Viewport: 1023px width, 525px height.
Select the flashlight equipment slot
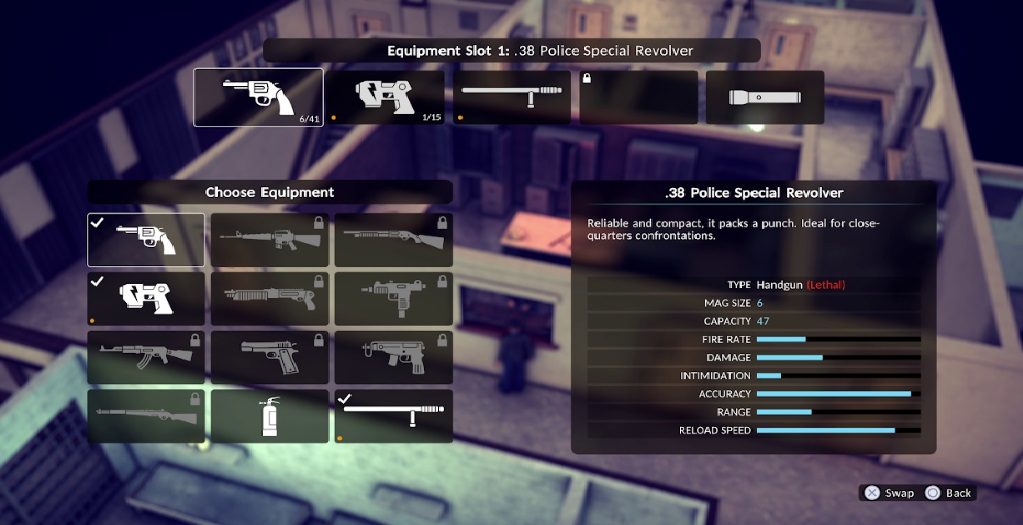point(765,97)
